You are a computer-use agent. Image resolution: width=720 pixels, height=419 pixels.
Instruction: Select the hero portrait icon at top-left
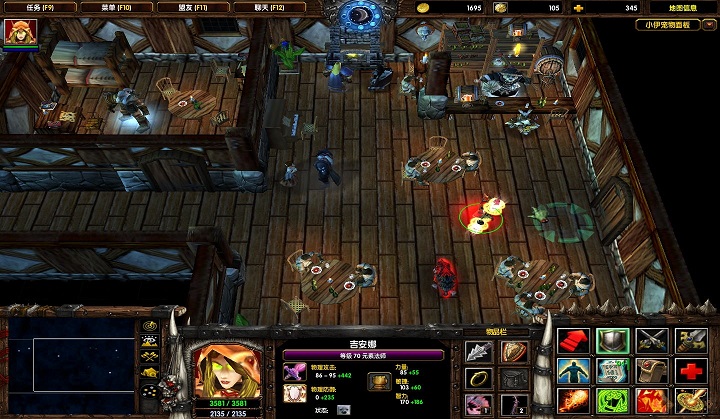[18, 34]
